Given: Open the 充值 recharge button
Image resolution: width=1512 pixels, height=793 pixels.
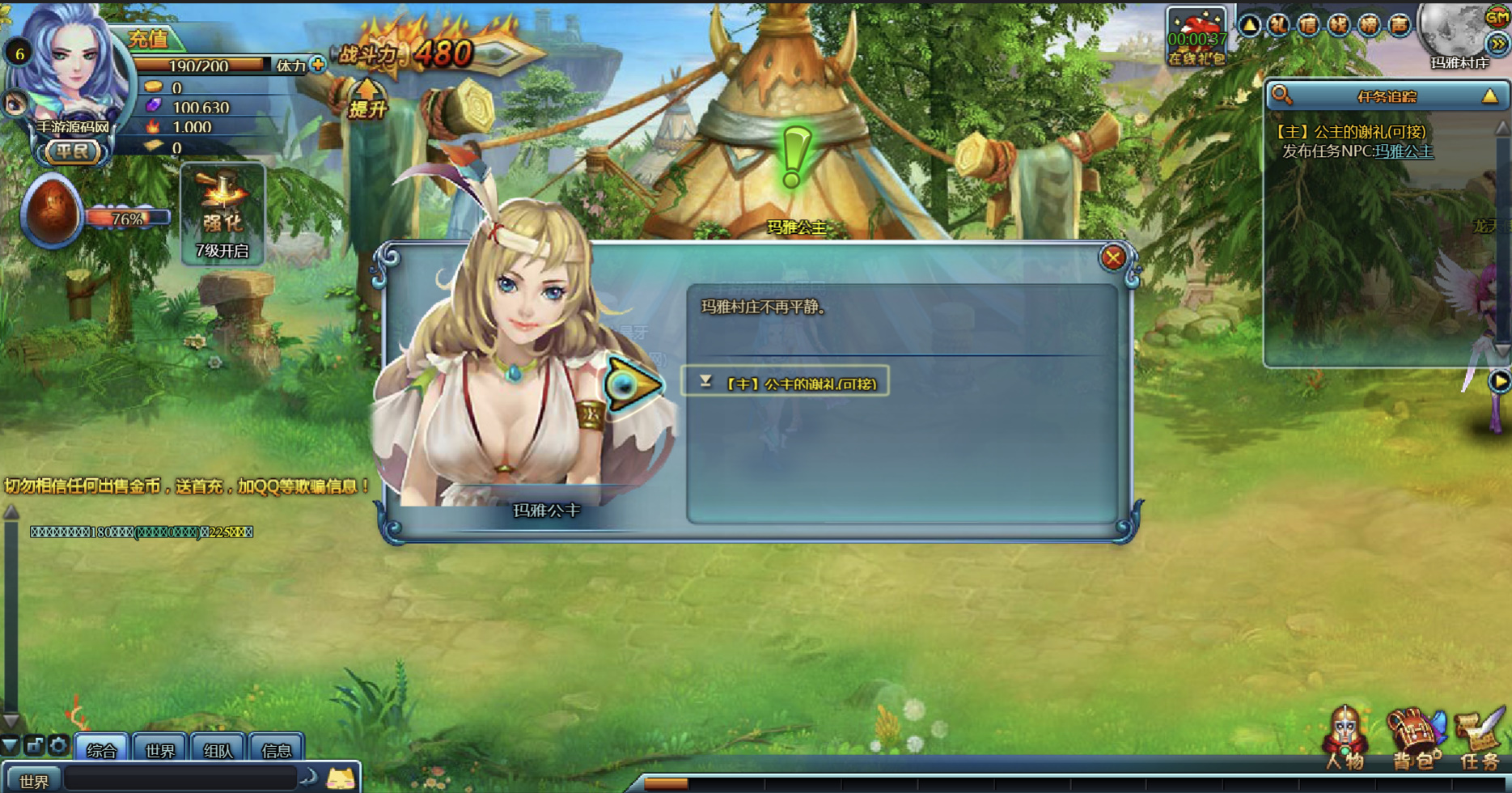Looking at the screenshot, I should pos(149,38).
